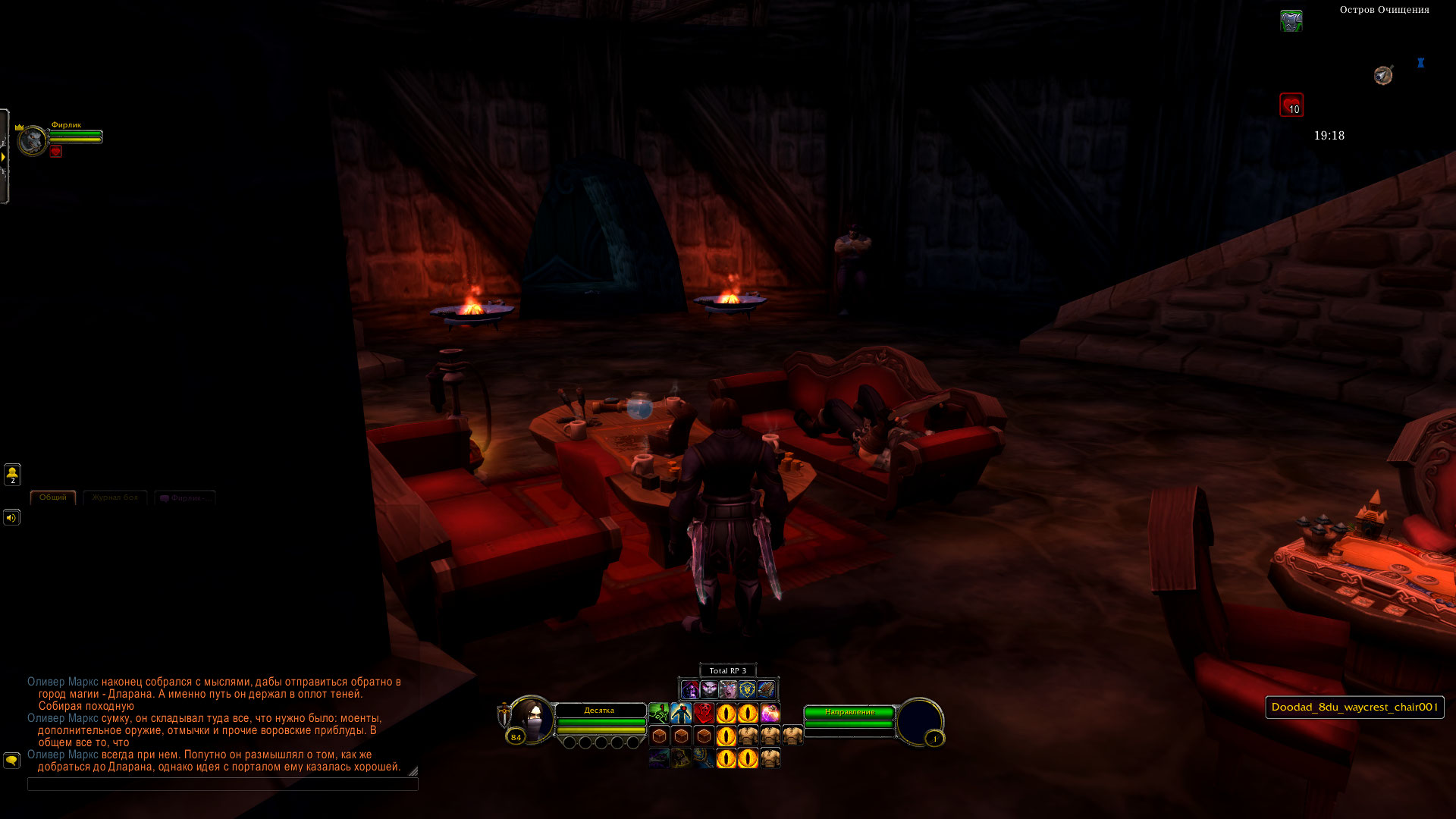Click the chat text input box

coord(222,784)
